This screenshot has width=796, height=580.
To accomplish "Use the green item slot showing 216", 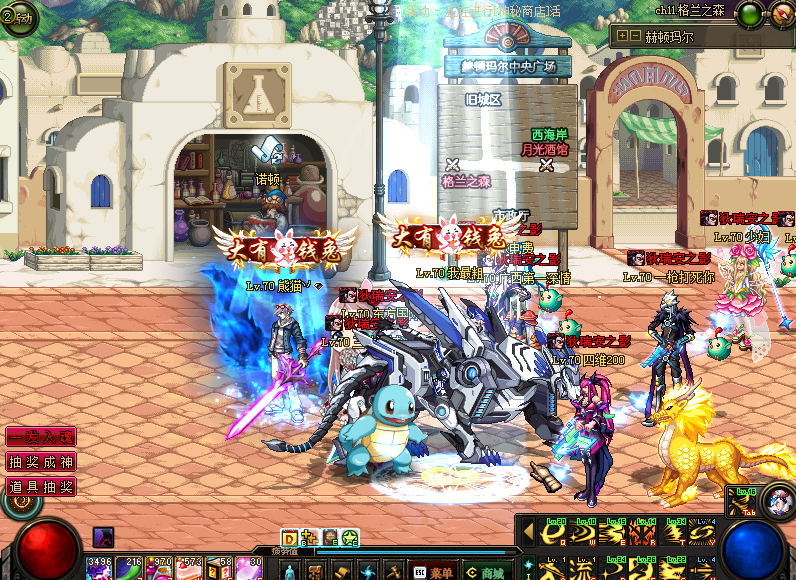I will pos(129,568).
